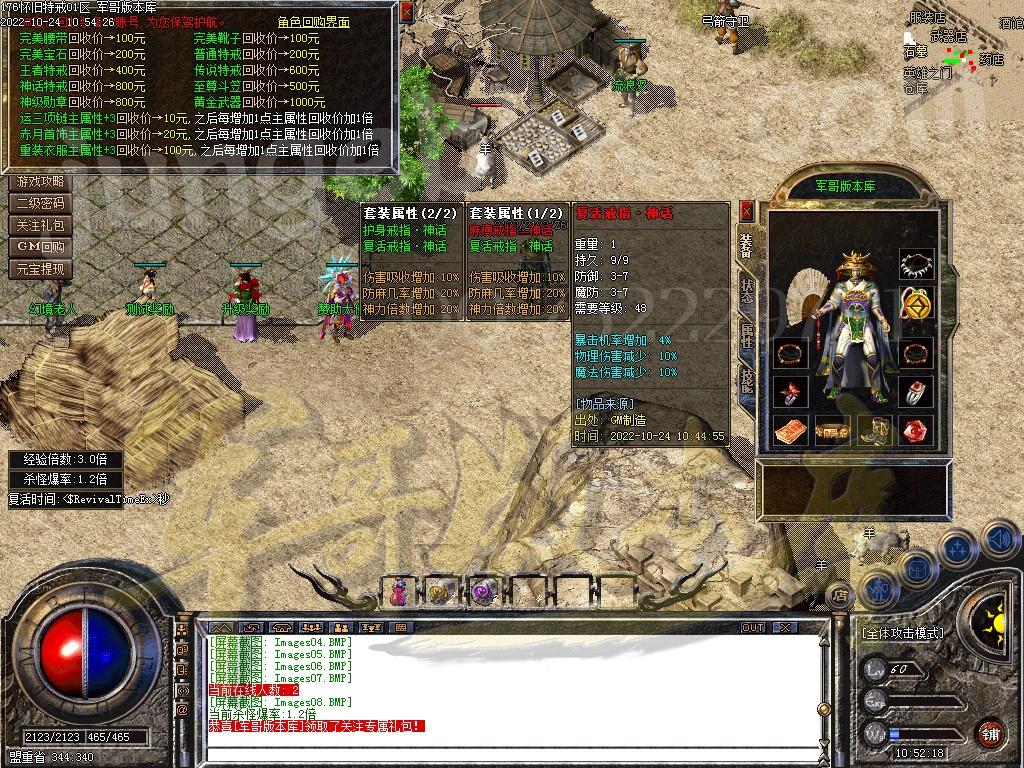Select the golden medal equipment slot
The height and width of the screenshot is (768, 1024).
(x=916, y=302)
